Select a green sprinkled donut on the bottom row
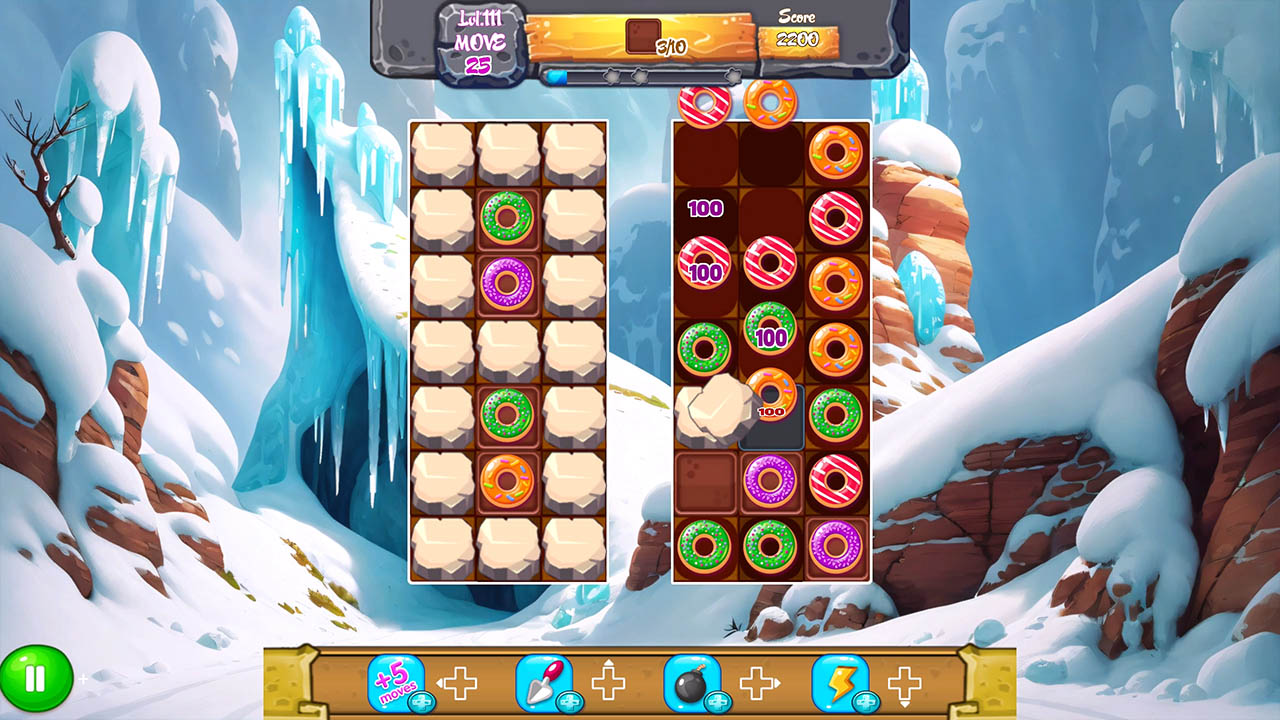Viewport: 1280px width, 720px height. pyautogui.click(x=706, y=545)
